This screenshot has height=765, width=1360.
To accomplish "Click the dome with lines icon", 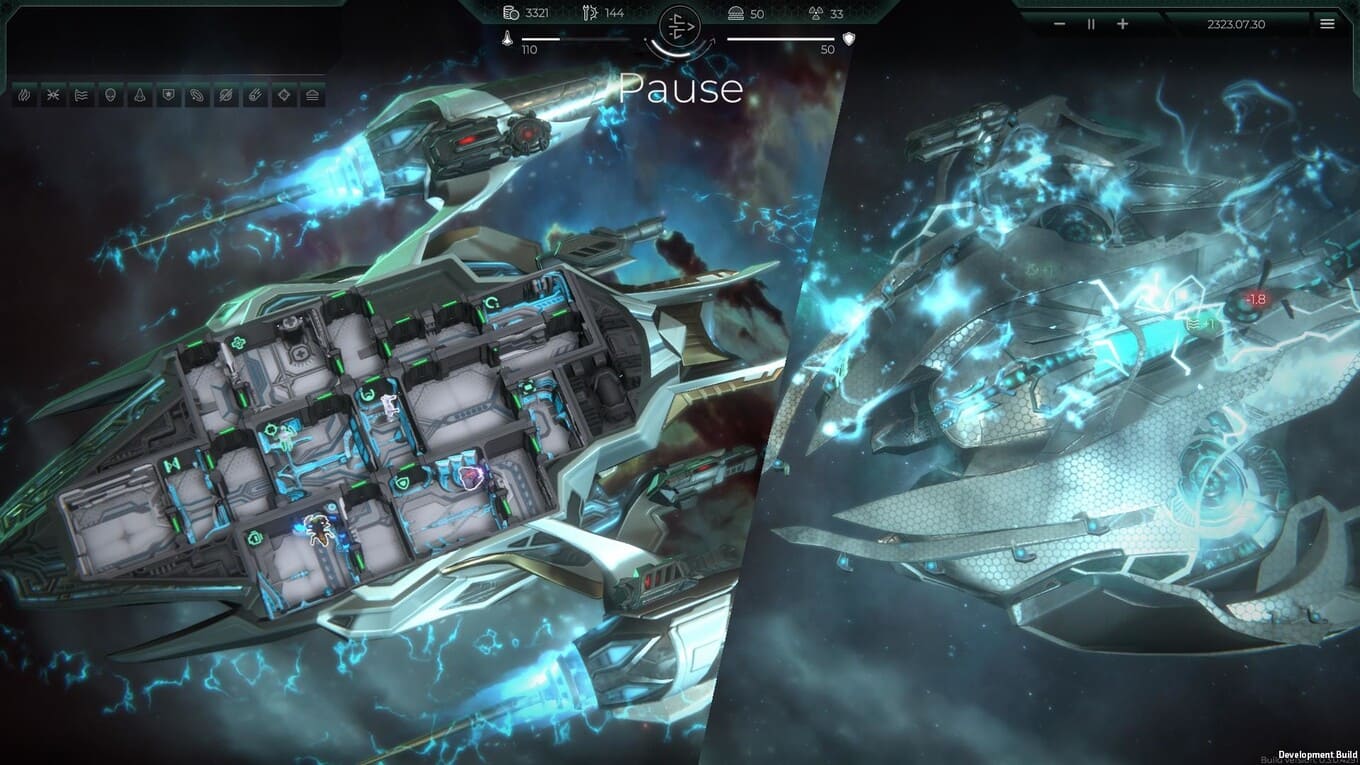I will 313,96.
